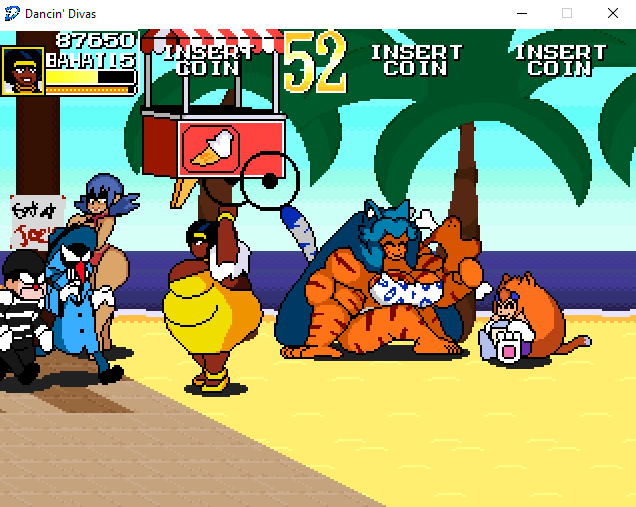Close the Dancin' Divas window
This screenshot has width=636, height=507.
click(x=612, y=14)
